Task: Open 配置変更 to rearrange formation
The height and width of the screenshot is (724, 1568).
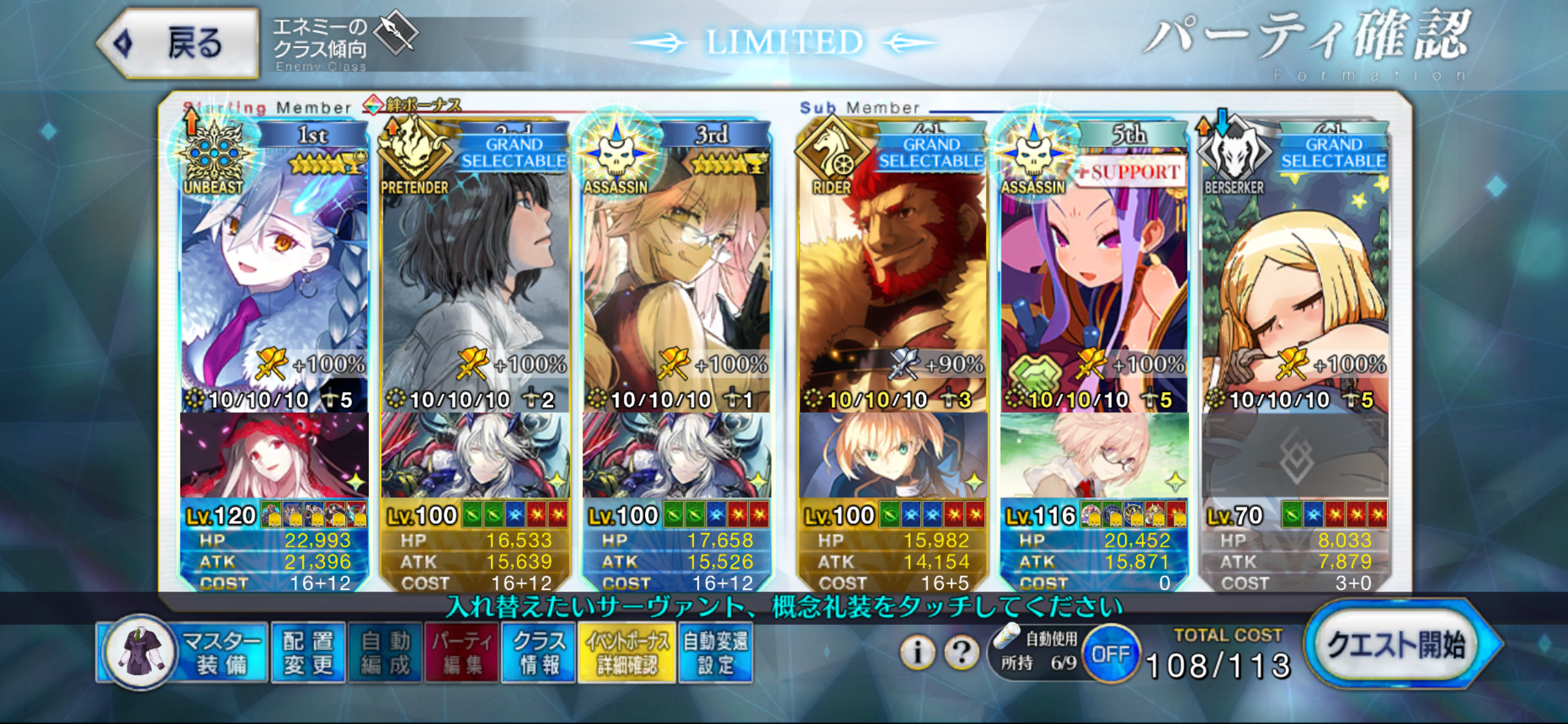Action: [x=308, y=653]
